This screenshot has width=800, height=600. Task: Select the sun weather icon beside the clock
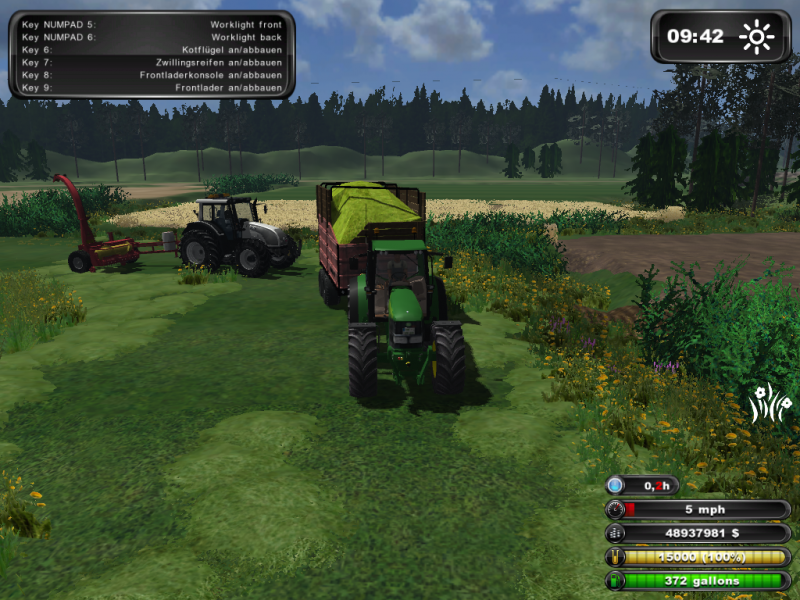click(756, 37)
